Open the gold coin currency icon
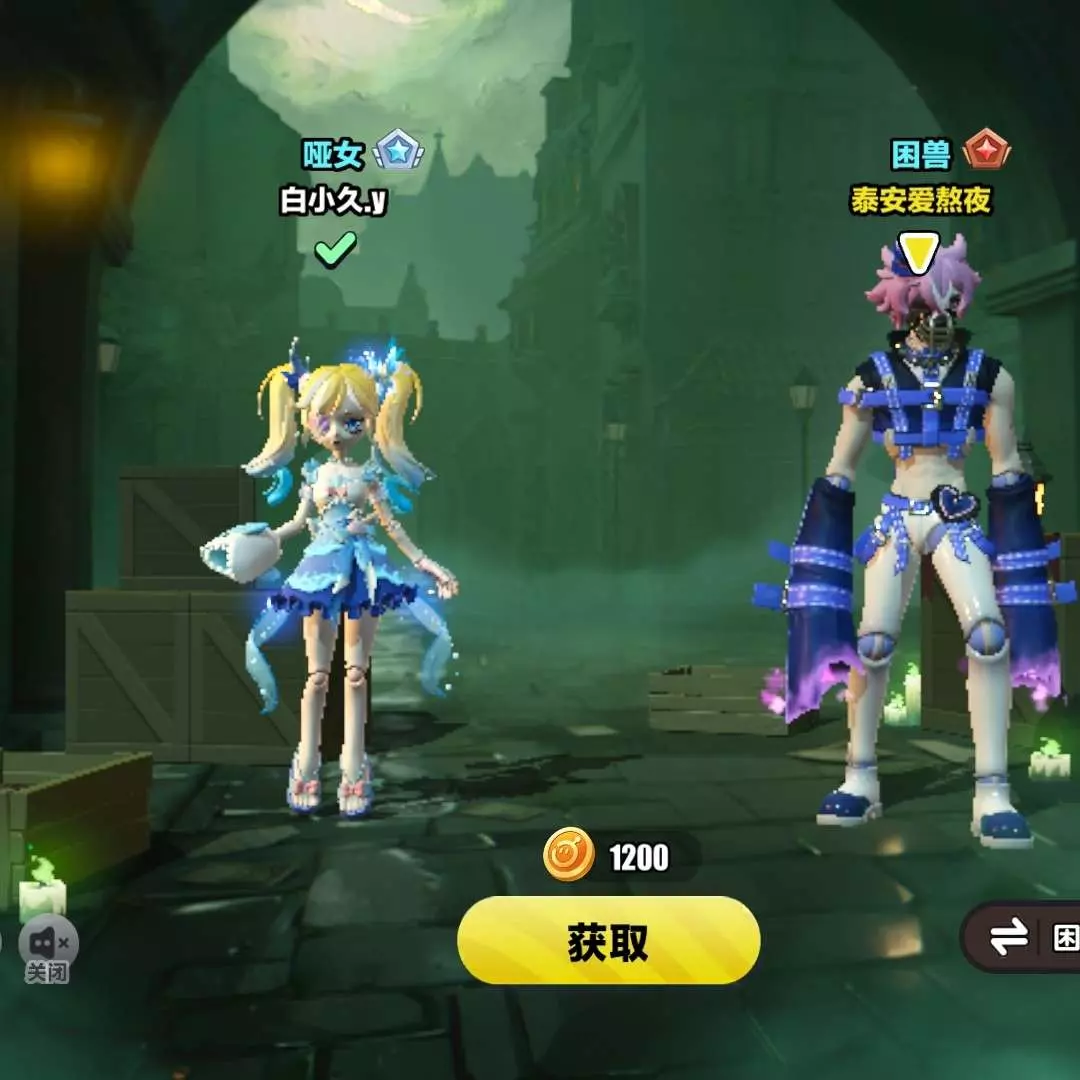Screen dimensions: 1080x1080 (x=569, y=857)
